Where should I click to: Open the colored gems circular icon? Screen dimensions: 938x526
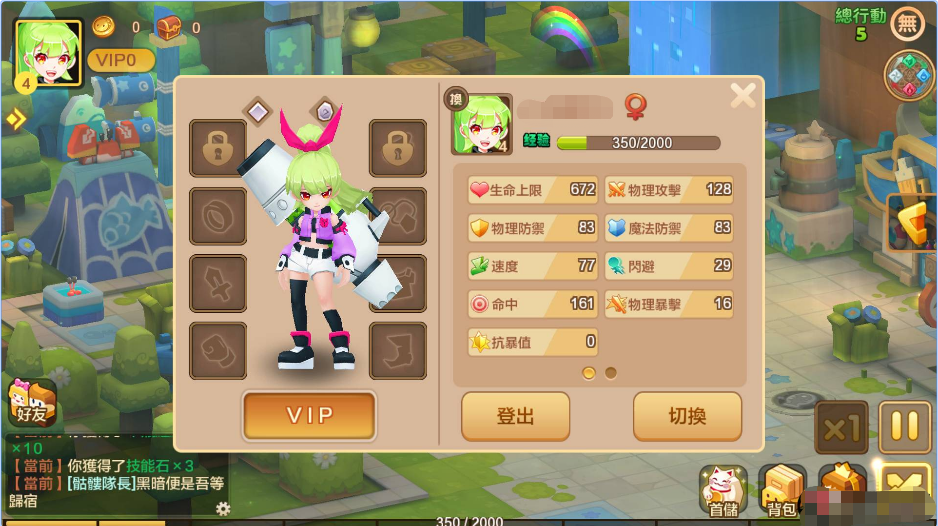pyautogui.click(x=908, y=75)
